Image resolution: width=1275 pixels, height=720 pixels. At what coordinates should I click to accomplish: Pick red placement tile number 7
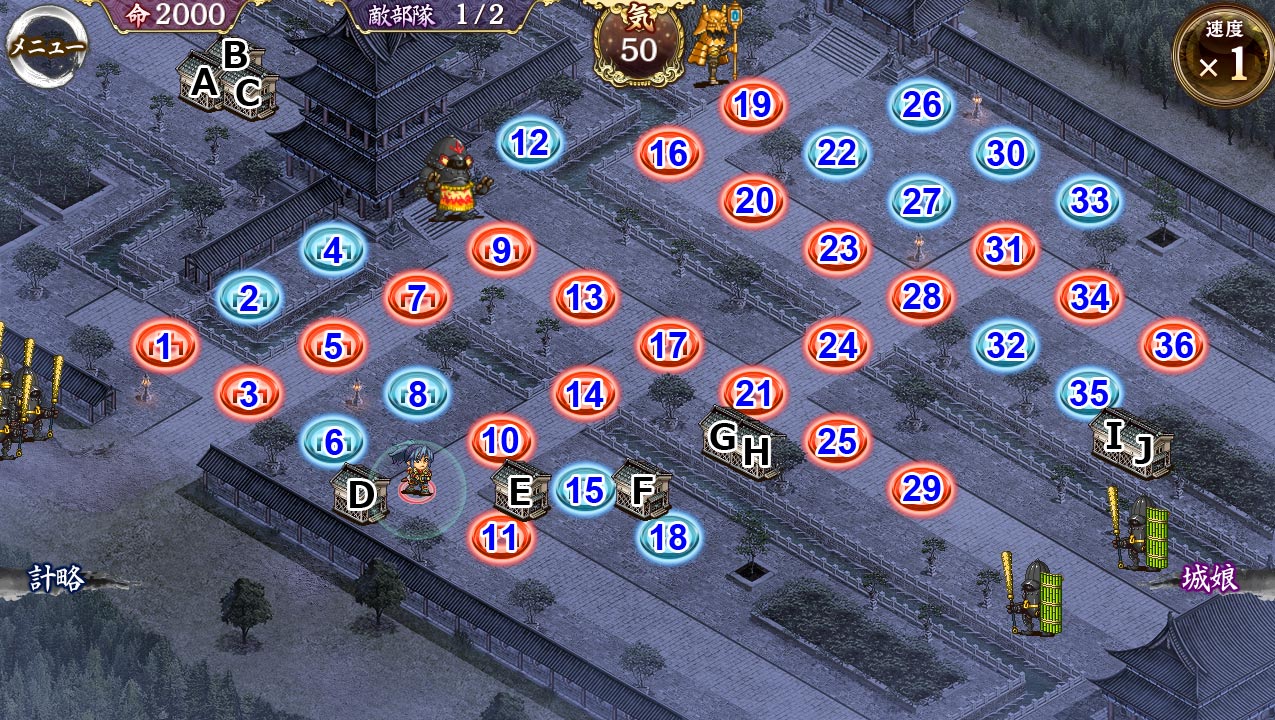417,298
